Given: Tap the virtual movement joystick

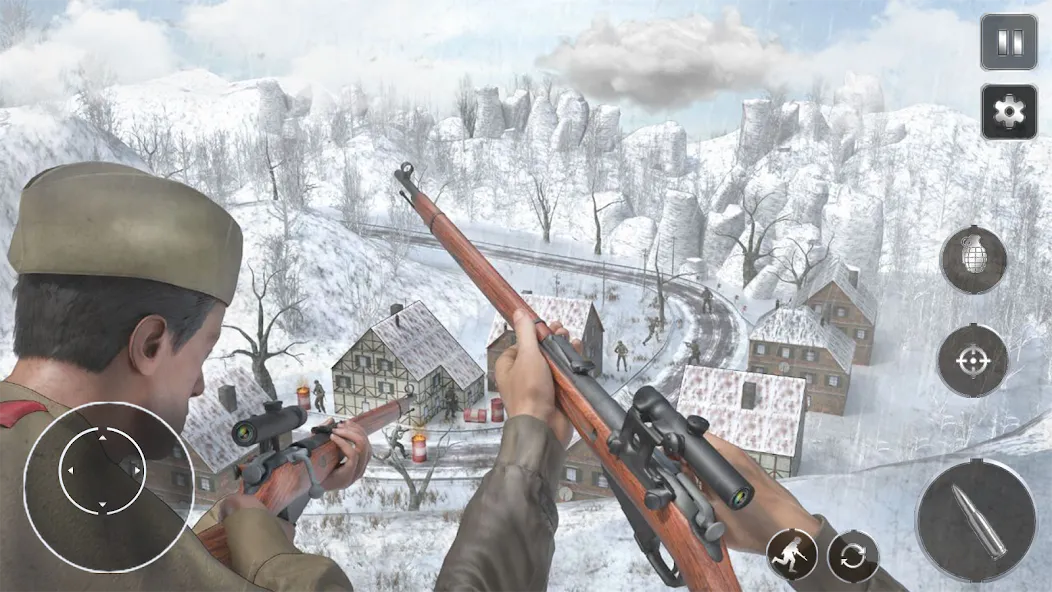Looking at the screenshot, I should tap(102, 471).
